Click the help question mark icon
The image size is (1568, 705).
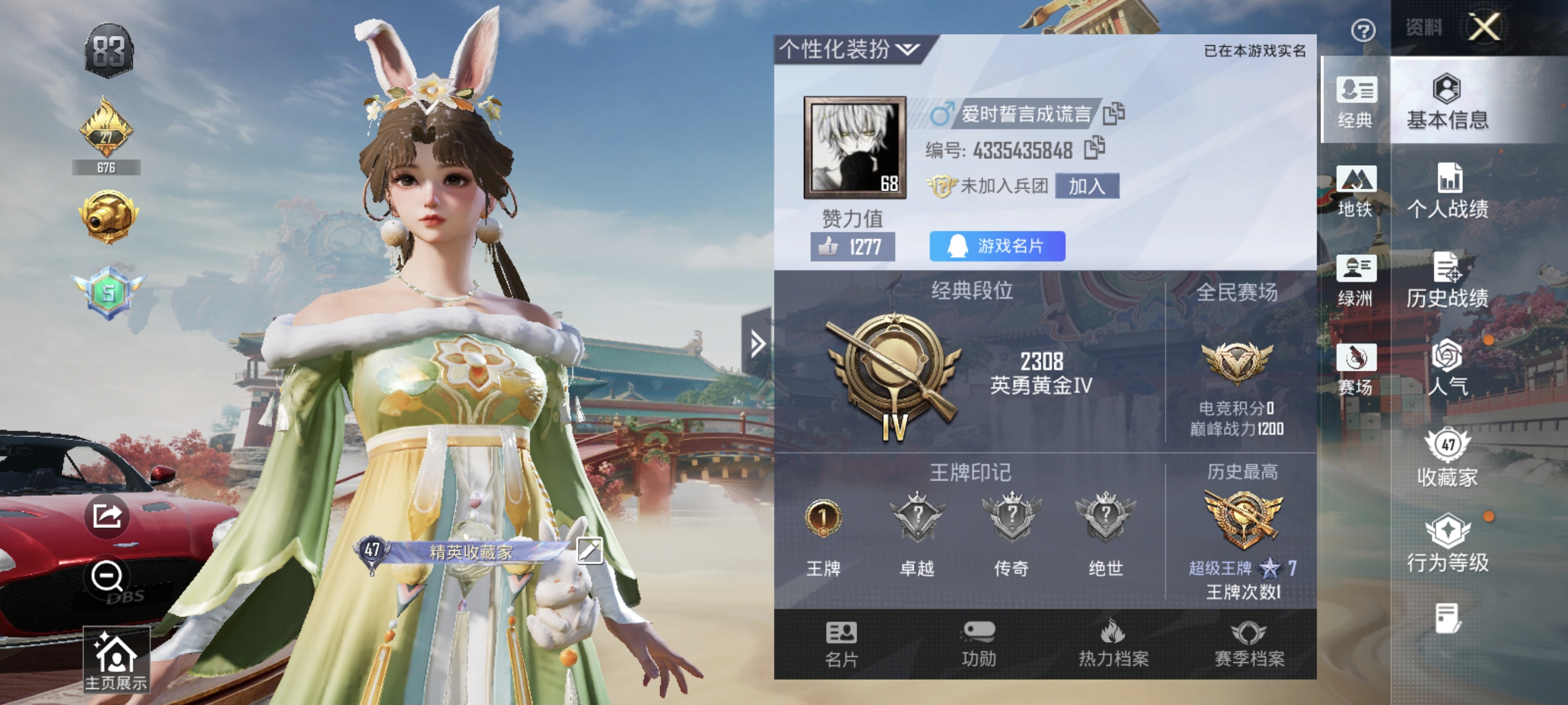pyautogui.click(x=1365, y=32)
